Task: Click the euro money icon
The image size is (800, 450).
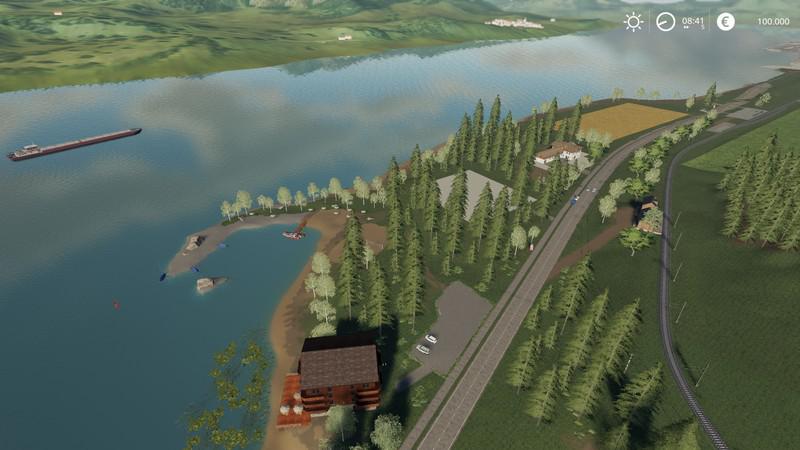Action: (x=726, y=21)
